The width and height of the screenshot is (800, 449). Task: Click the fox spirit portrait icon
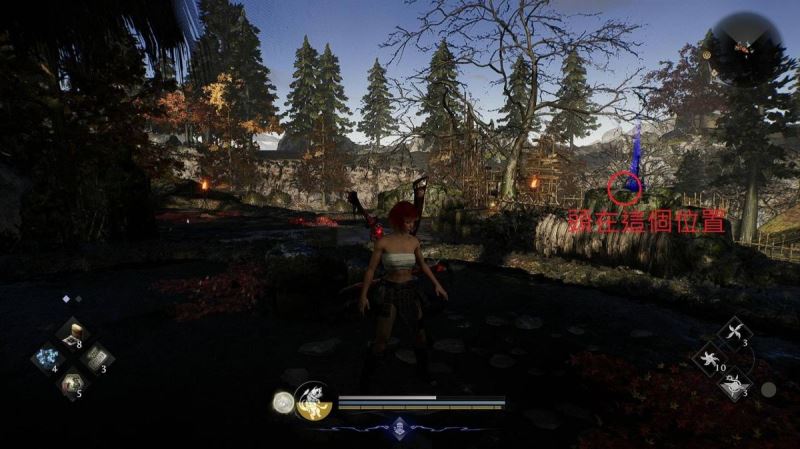click(x=313, y=401)
